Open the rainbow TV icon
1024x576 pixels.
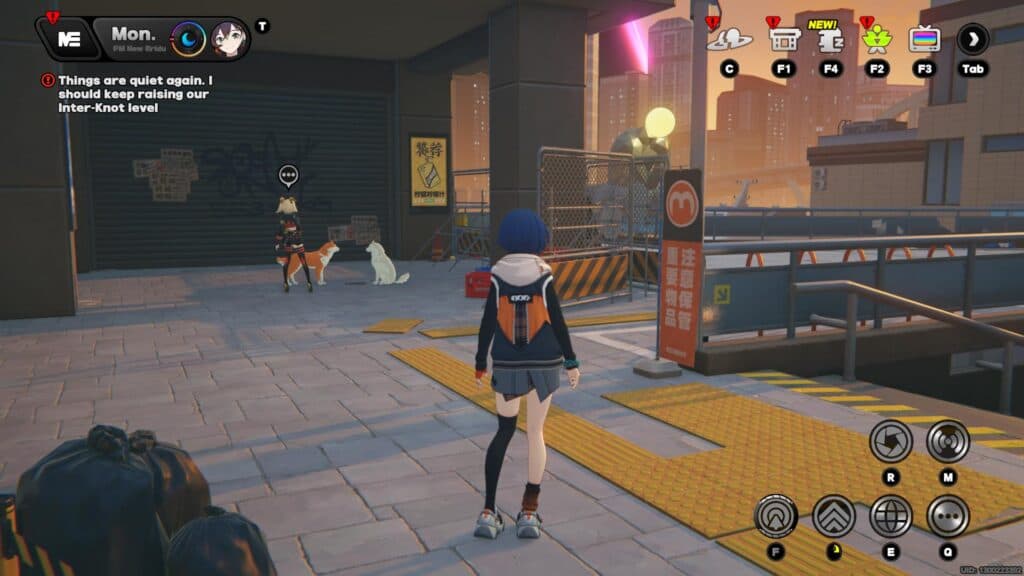[924, 40]
